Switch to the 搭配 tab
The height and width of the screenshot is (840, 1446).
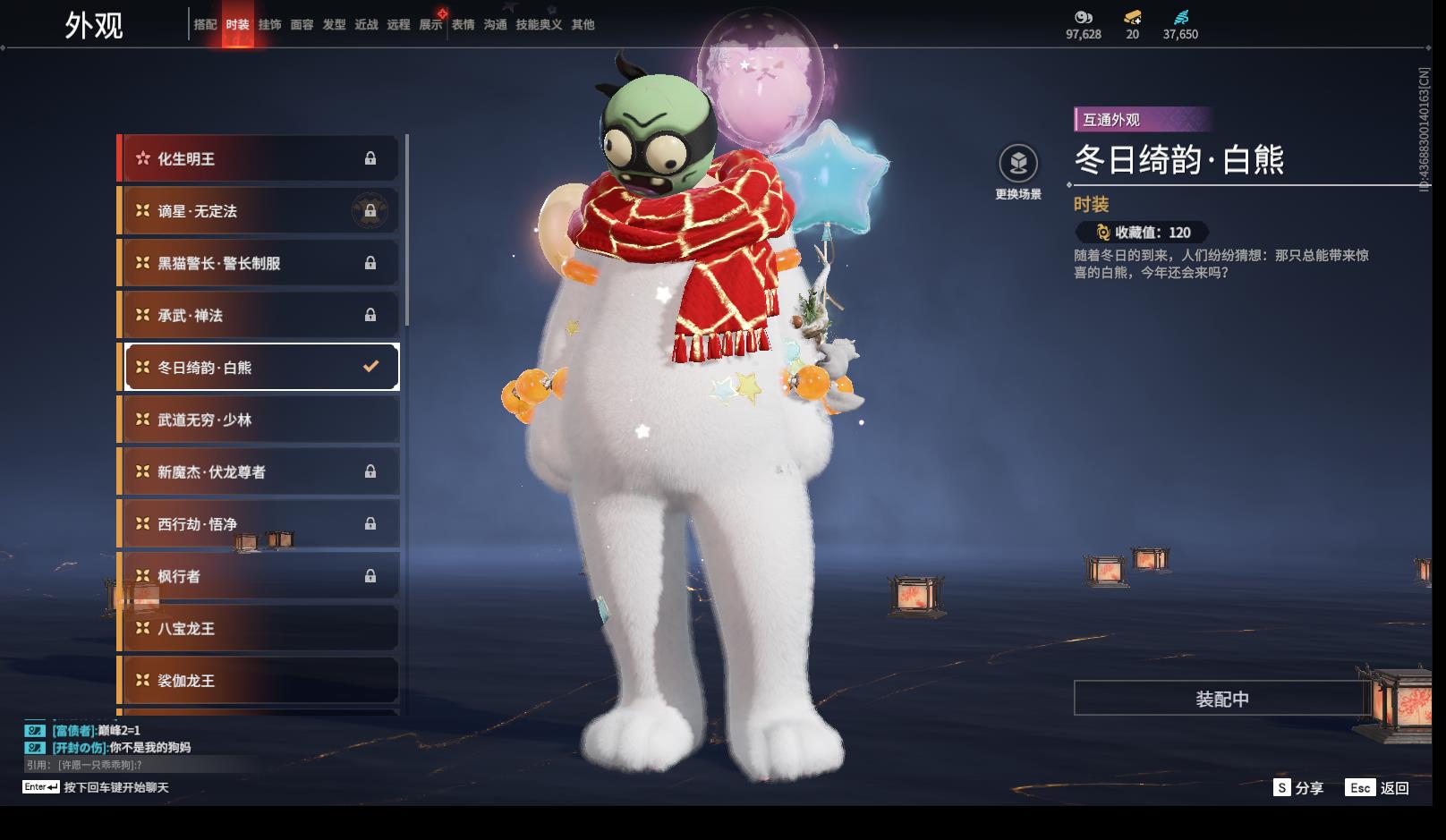pyautogui.click(x=205, y=25)
